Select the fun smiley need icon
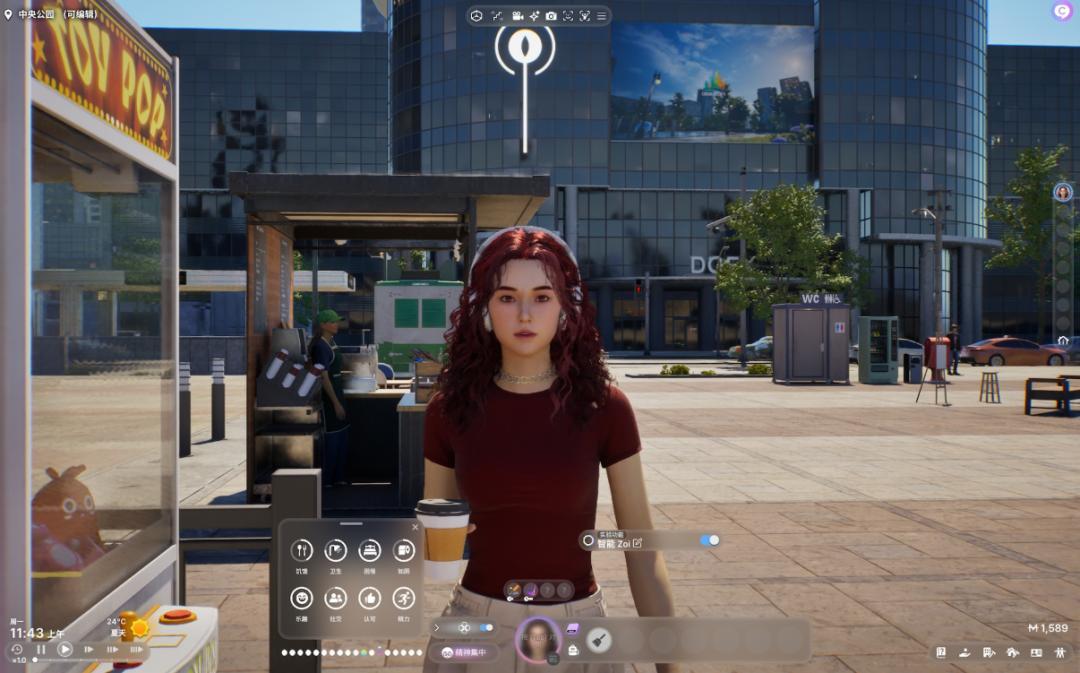The image size is (1080, 673). pyautogui.click(x=301, y=598)
